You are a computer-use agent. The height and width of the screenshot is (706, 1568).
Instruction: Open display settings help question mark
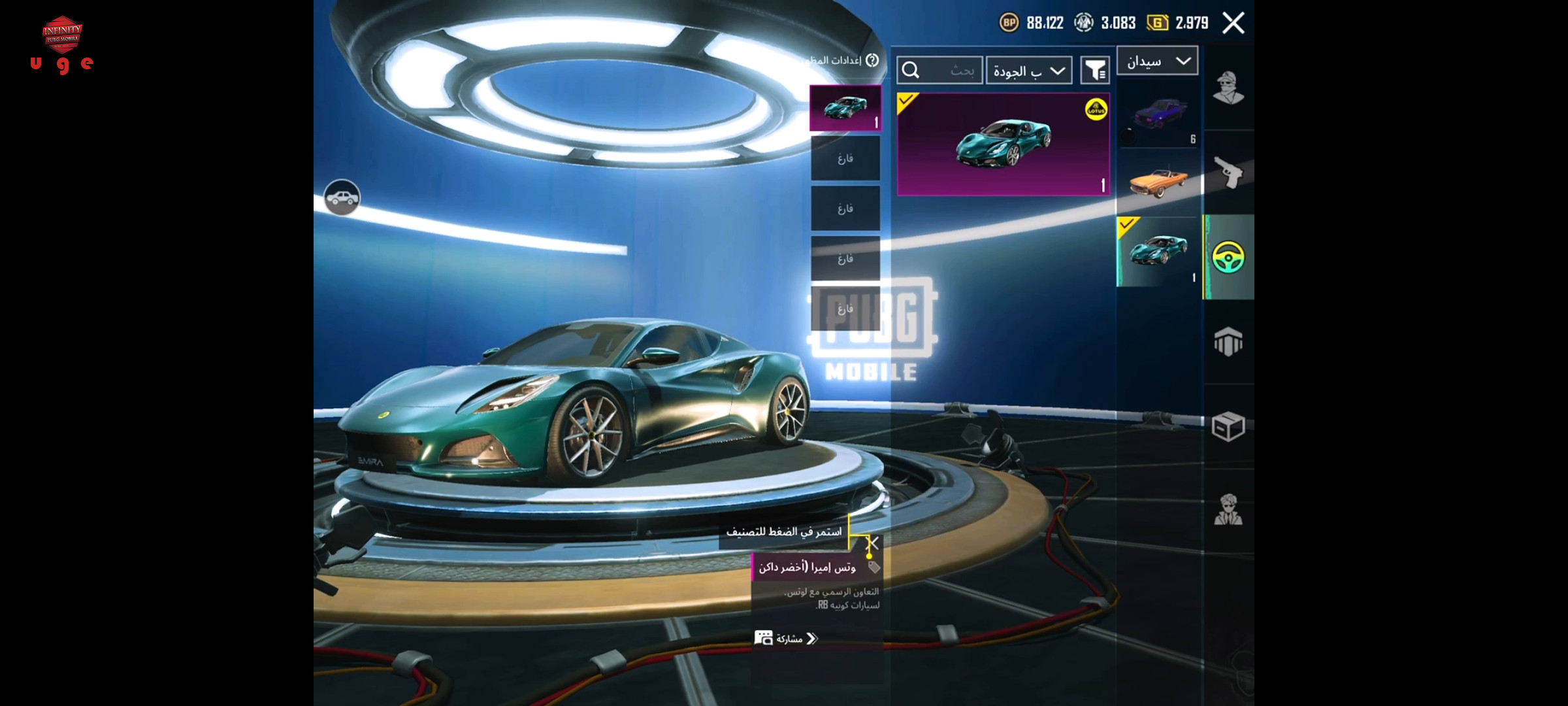(872, 60)
